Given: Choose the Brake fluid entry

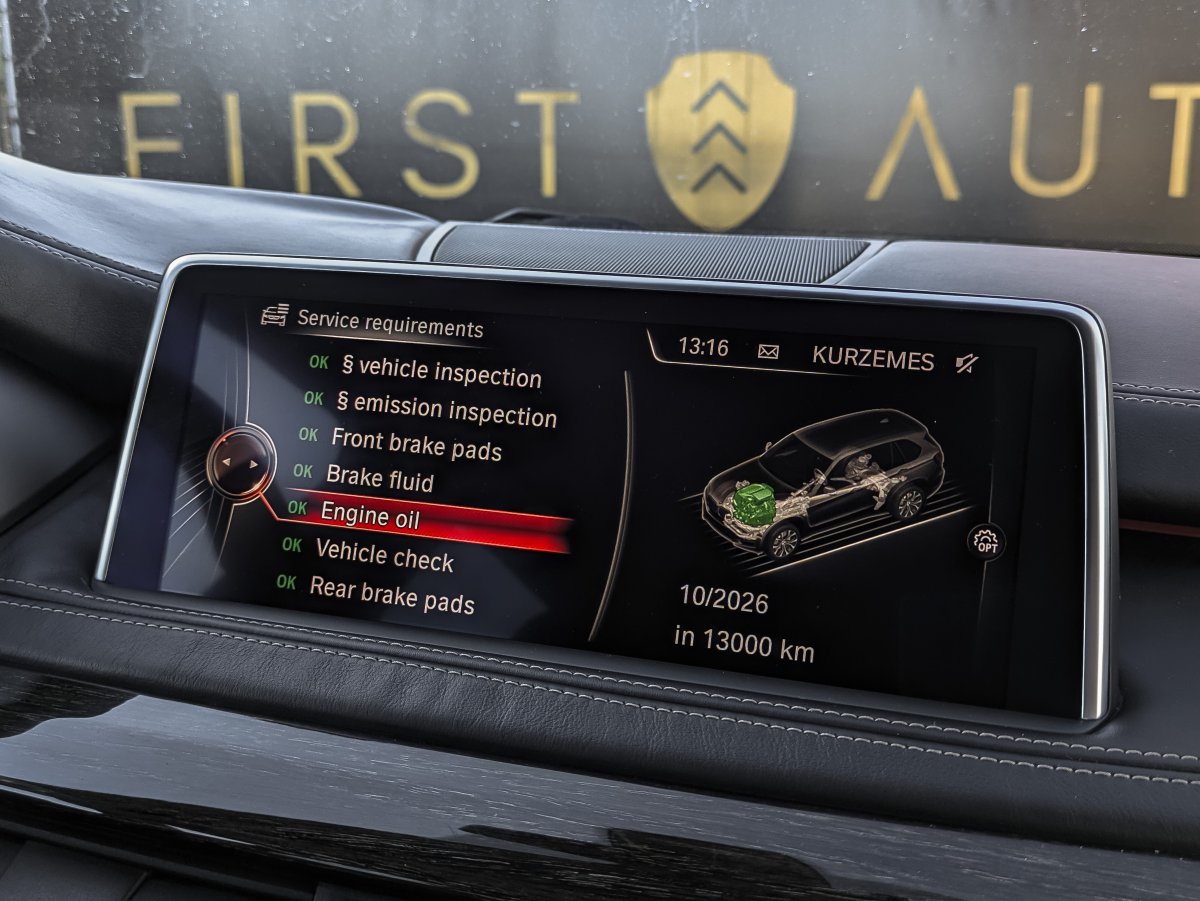Looking at the screenshot, I should click(379, 478).
